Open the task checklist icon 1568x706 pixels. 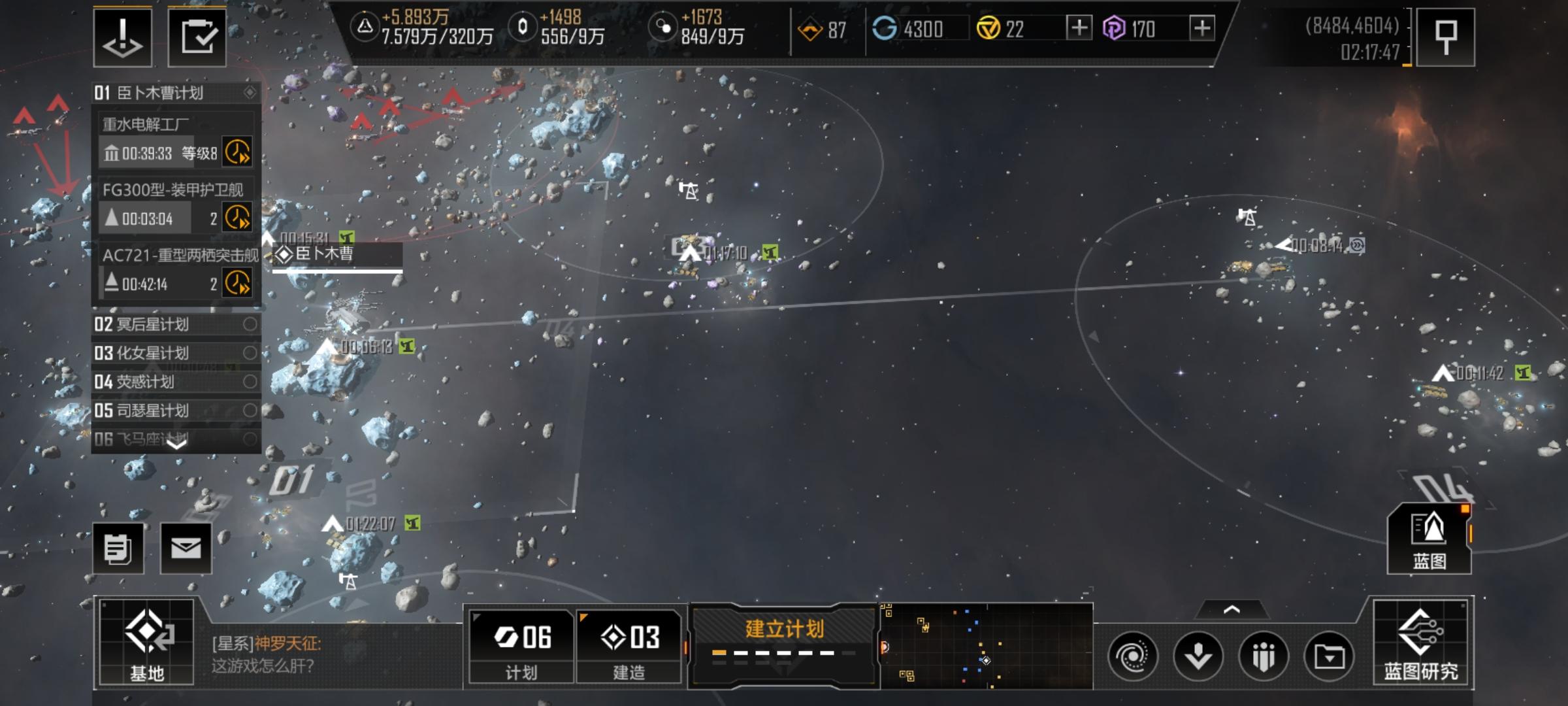[197, 37]
